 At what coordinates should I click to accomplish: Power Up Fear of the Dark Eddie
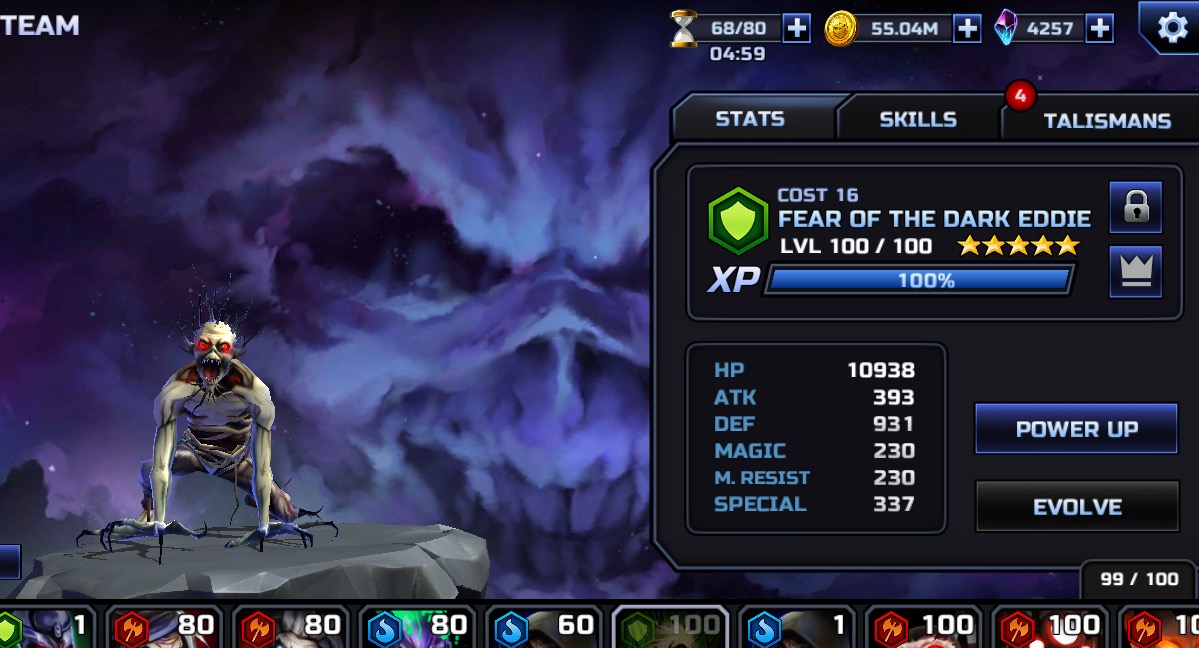click(x=1076, y=429)
